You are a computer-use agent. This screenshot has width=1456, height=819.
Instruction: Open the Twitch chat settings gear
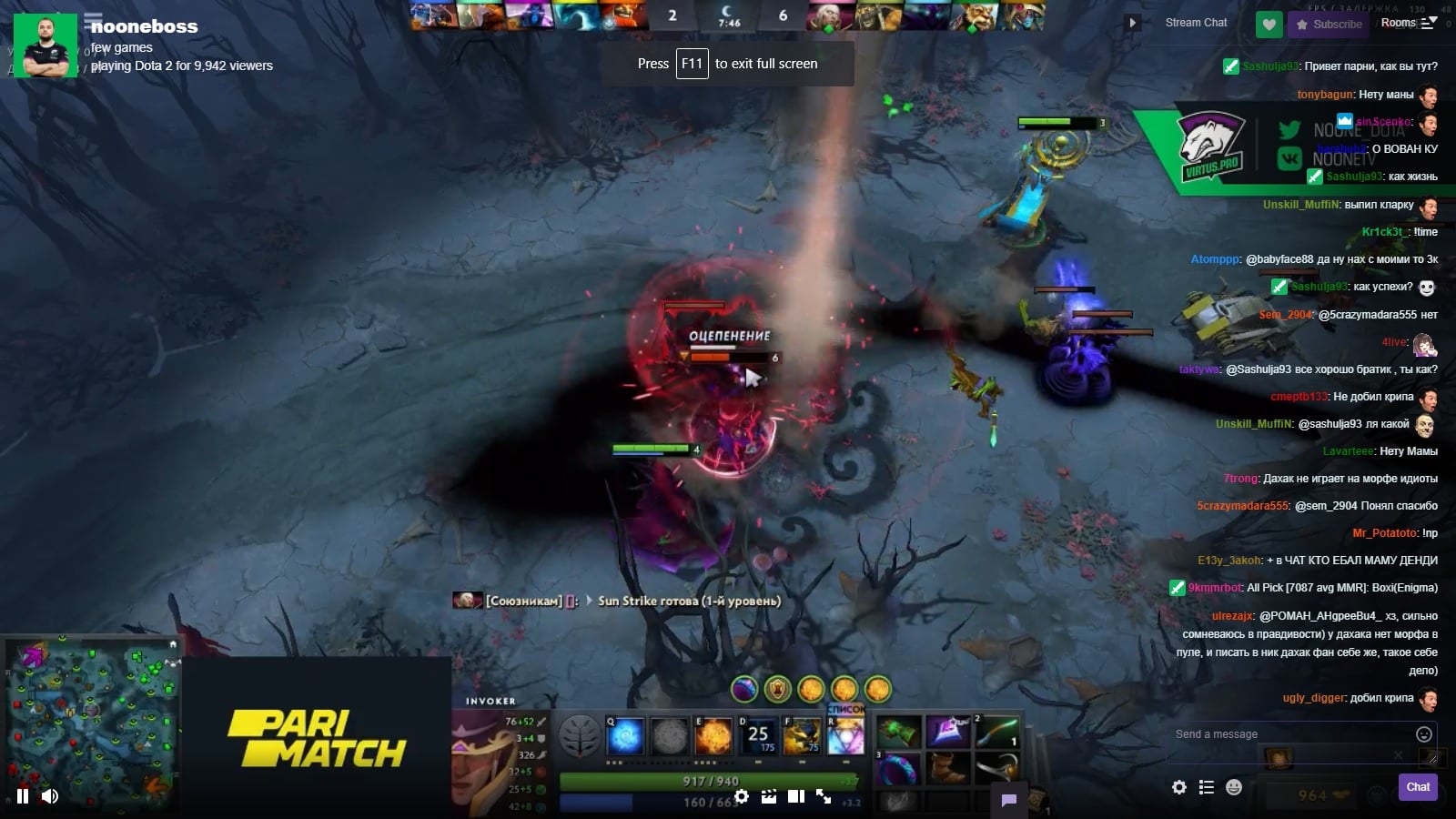(1179, 787)
